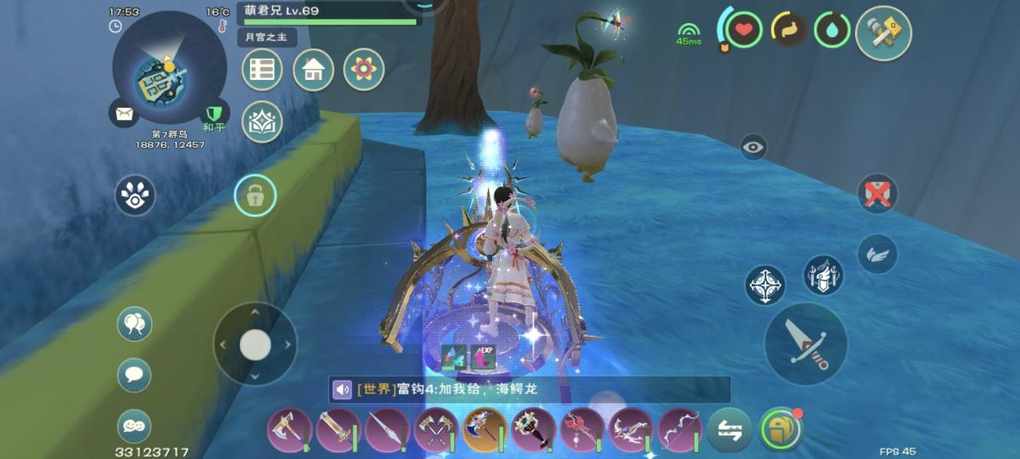Click the world chat message bar
The image size is (1020, 459).
(530, 389)
